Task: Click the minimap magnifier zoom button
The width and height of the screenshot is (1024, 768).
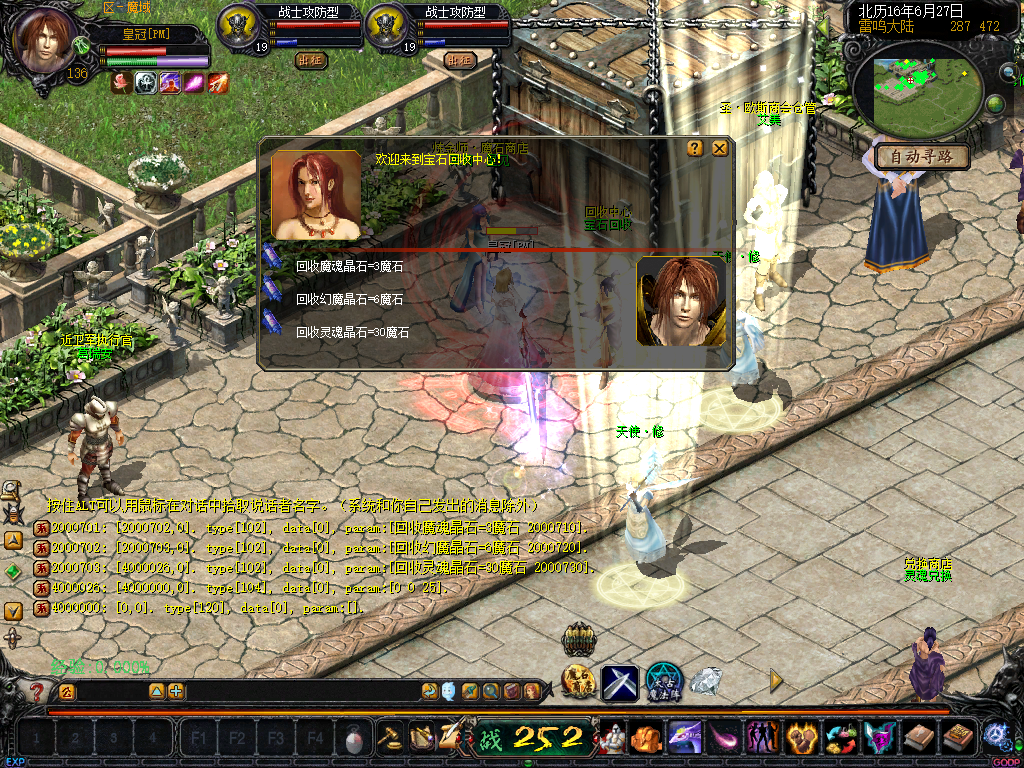Action: click(x=1007, y=71)
